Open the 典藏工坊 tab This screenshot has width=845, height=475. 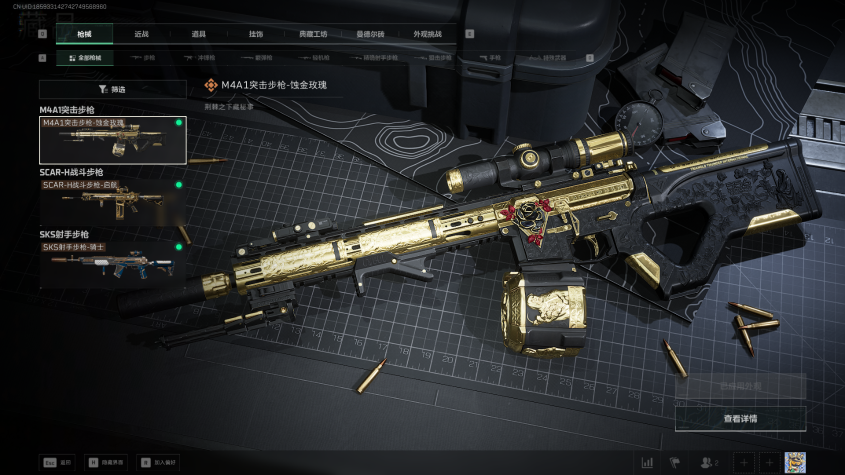[313, 34]
